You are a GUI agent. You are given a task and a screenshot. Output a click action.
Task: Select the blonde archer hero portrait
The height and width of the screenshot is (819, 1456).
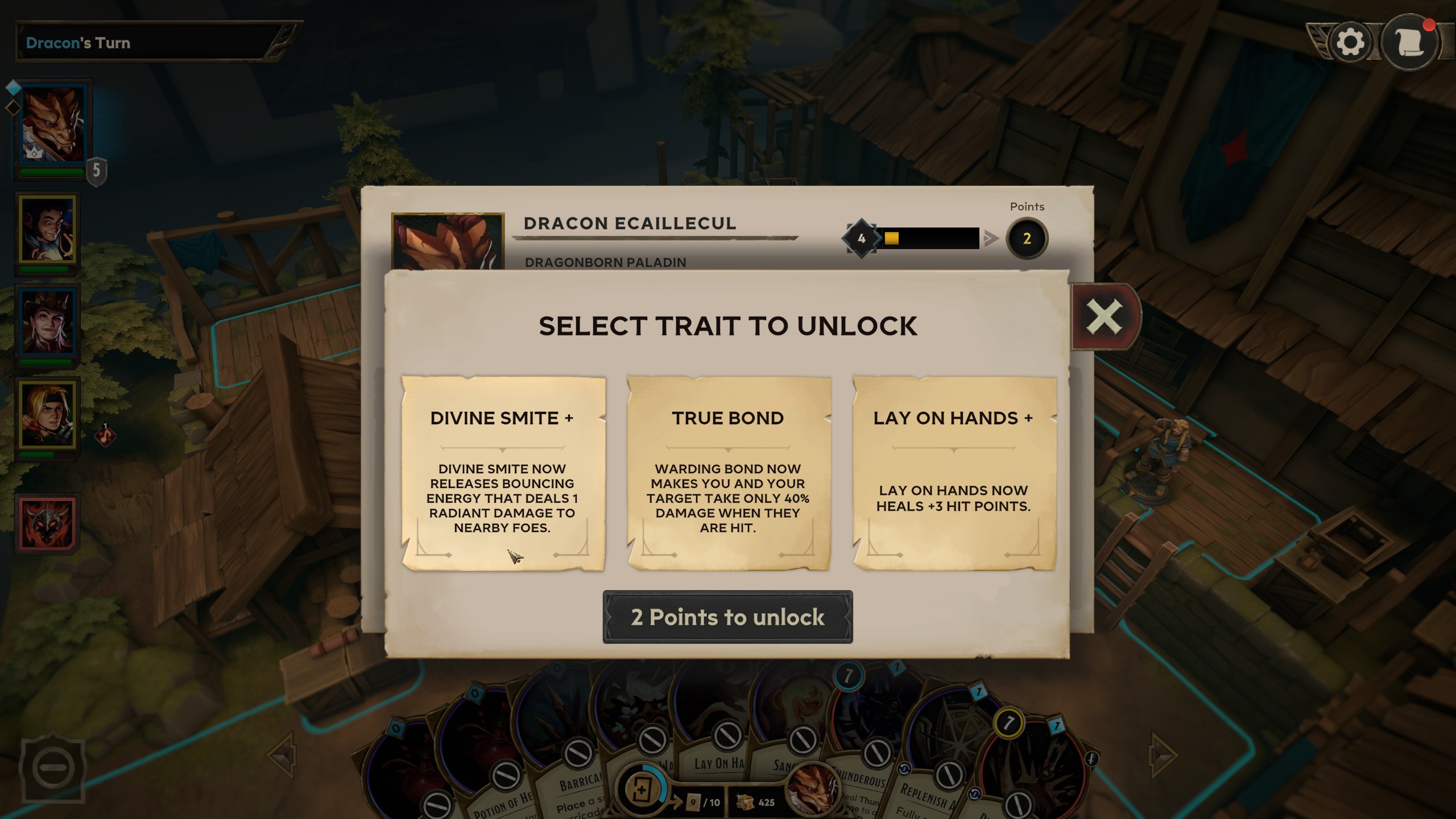click(x=48, y=414)
